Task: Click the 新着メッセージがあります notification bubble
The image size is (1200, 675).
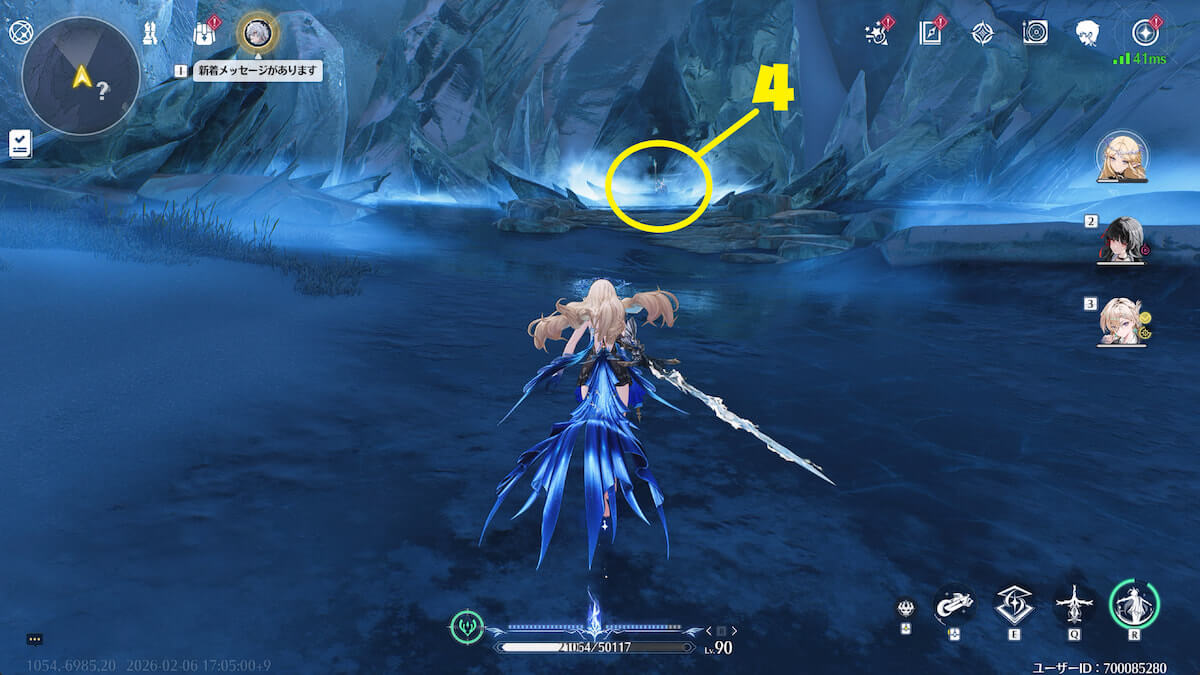Action: (x=257, y=71)
